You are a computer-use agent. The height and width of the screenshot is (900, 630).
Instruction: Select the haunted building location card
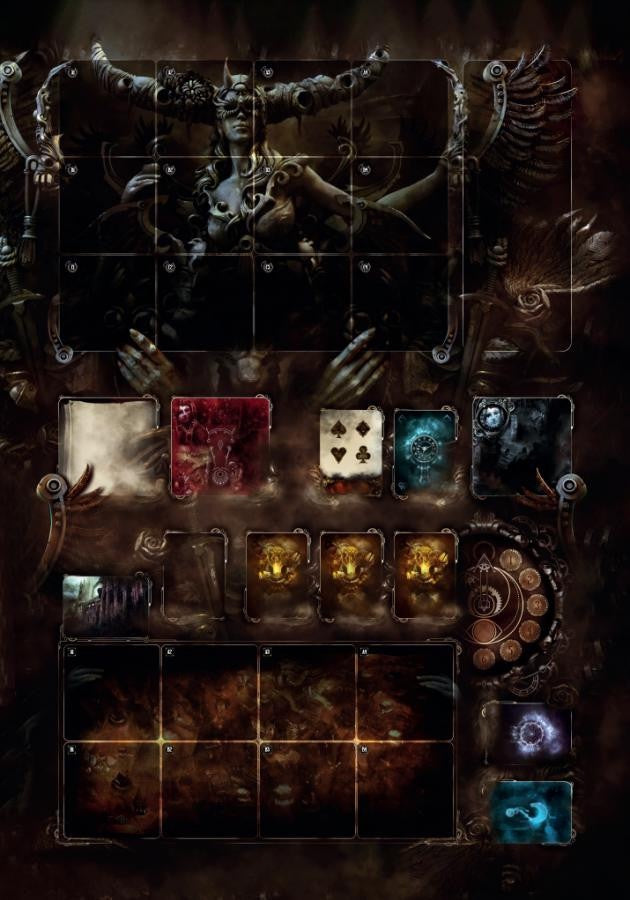click(106, 604)
